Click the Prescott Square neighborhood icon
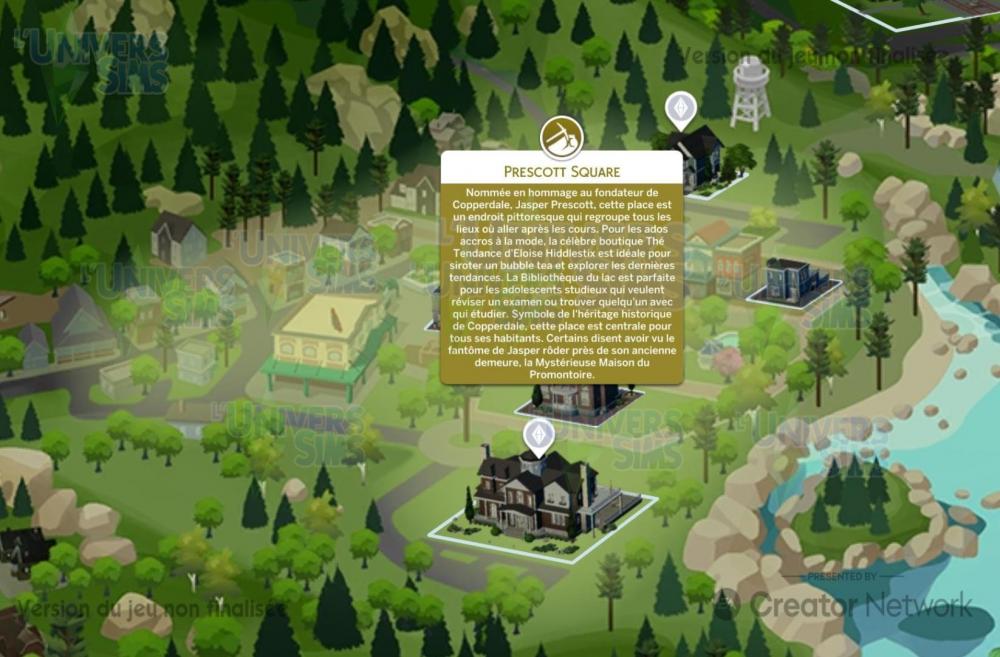This screenshot has height=657, width=1000. click(x=561, y=139)
